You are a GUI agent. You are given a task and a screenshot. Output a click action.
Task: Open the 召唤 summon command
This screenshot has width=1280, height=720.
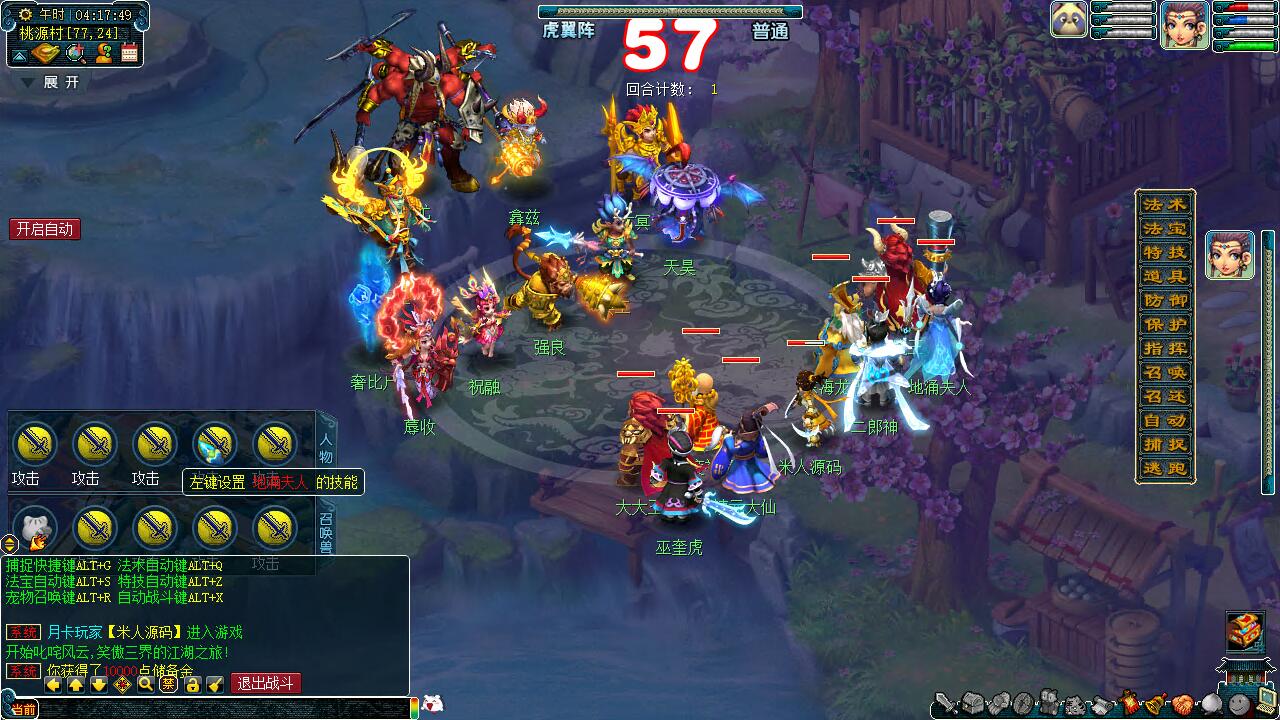coord(1165,372)
